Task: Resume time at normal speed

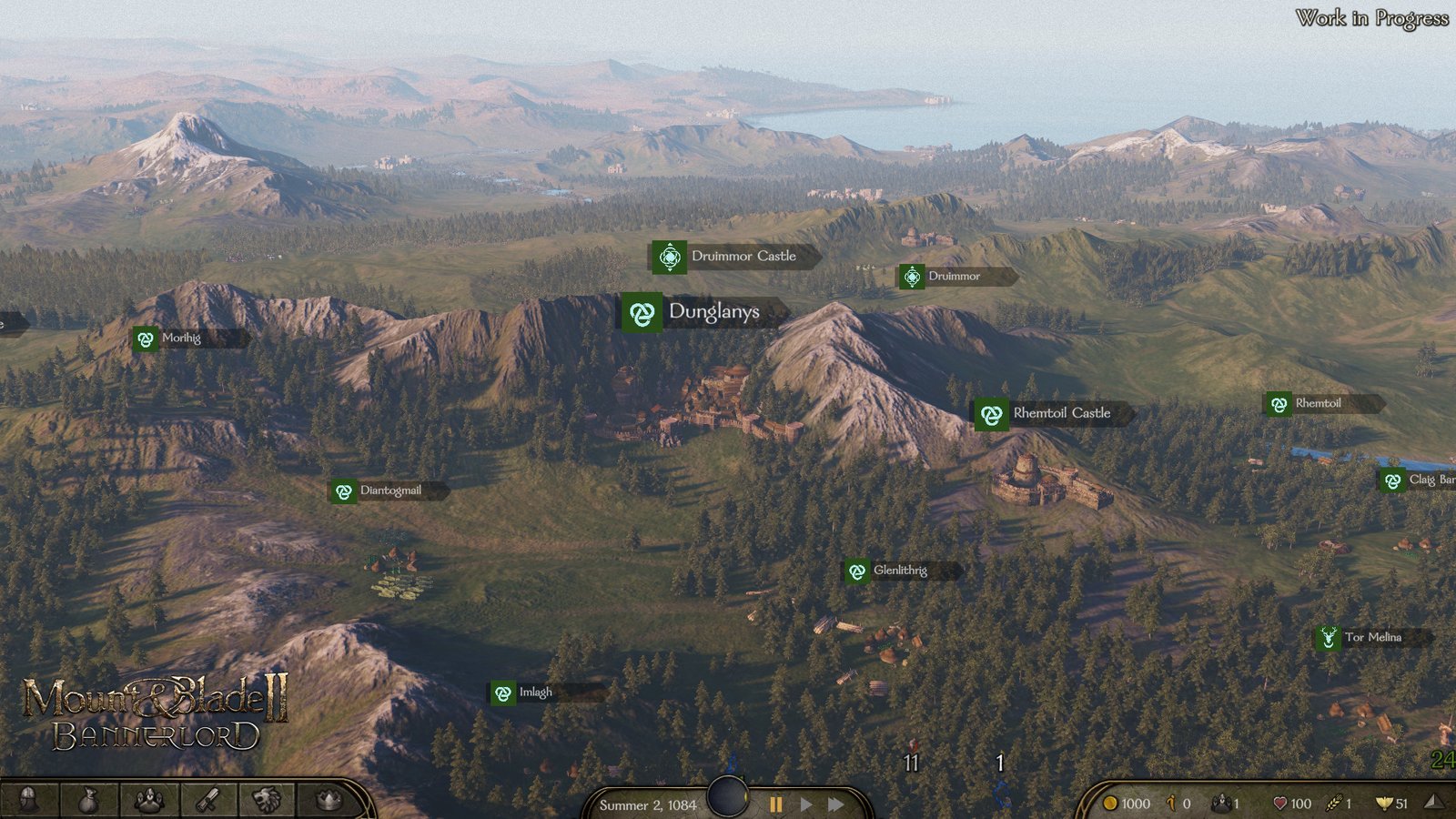Action: (x=806, y=804)
